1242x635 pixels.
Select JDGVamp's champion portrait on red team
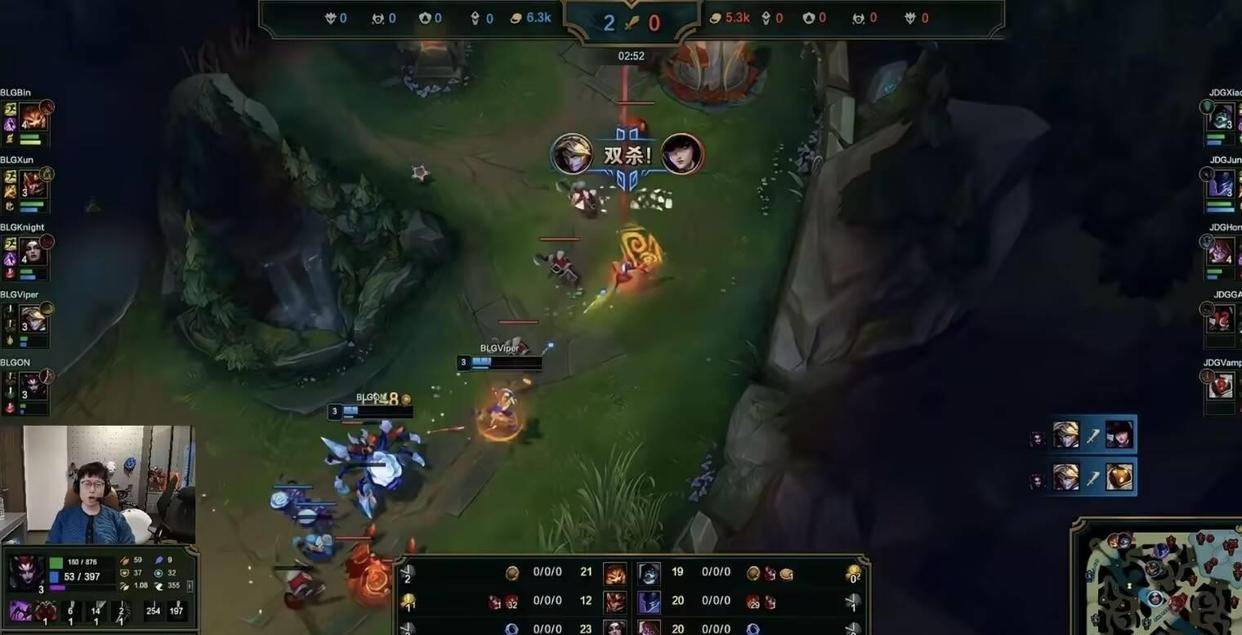click(1221, 386)
